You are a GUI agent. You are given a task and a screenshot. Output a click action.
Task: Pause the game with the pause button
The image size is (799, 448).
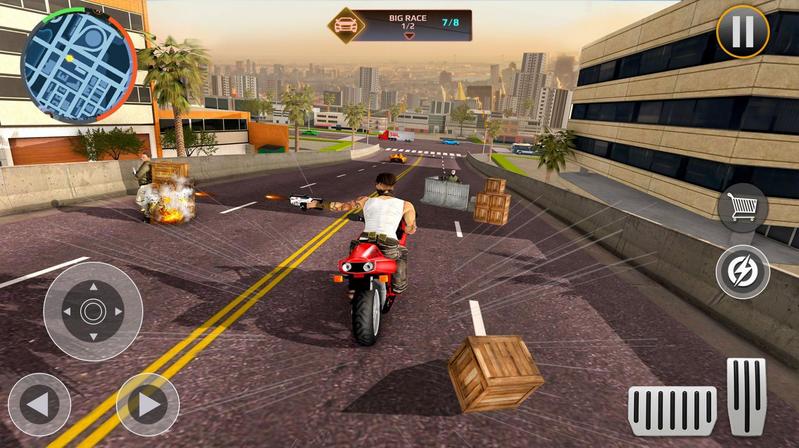pos(742,32)
